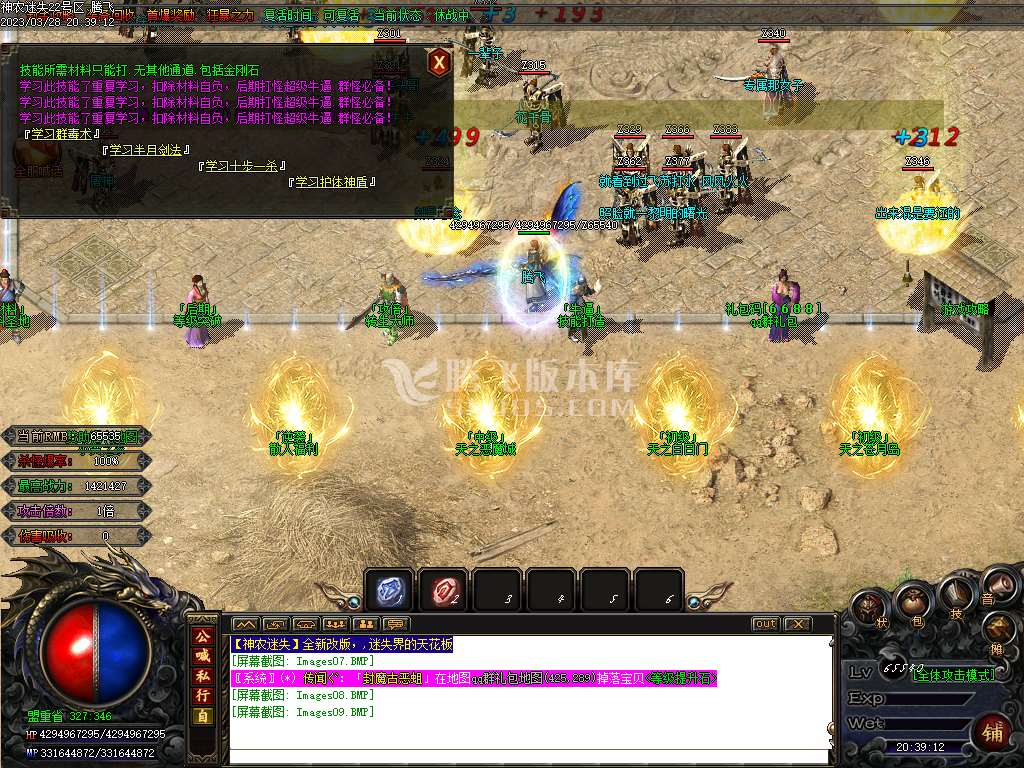Select the 学习半月剑法 option

pos(145,150)
